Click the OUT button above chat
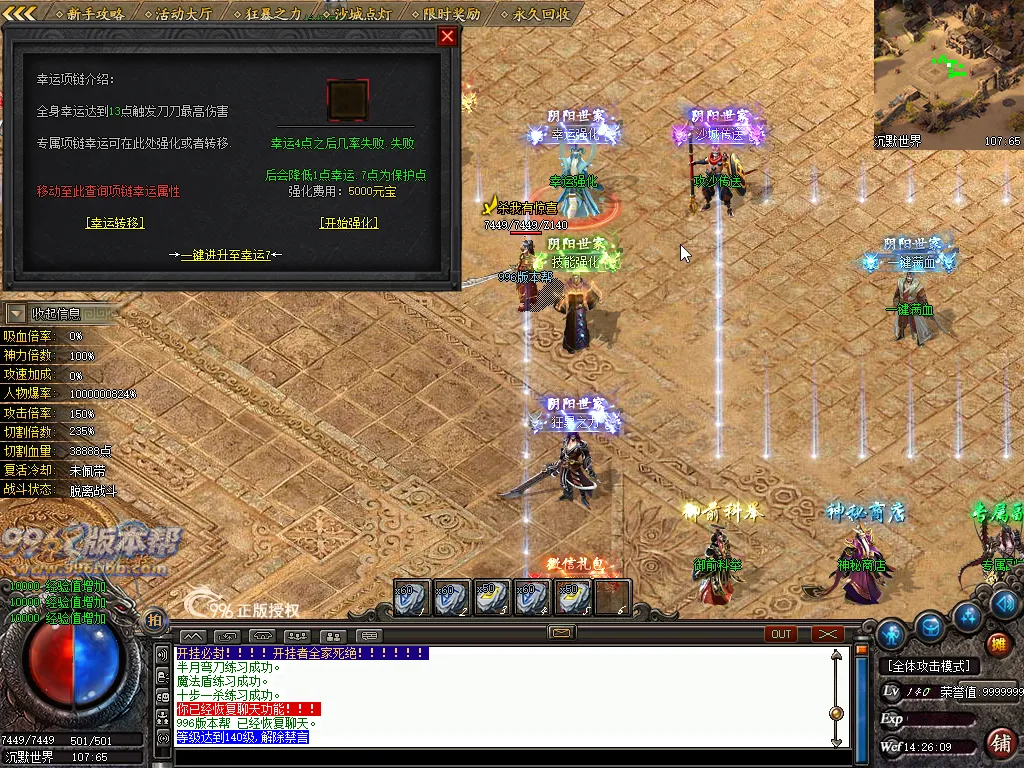The width and height of the screenshot is (1024, 768). click(x=781, y=634)
